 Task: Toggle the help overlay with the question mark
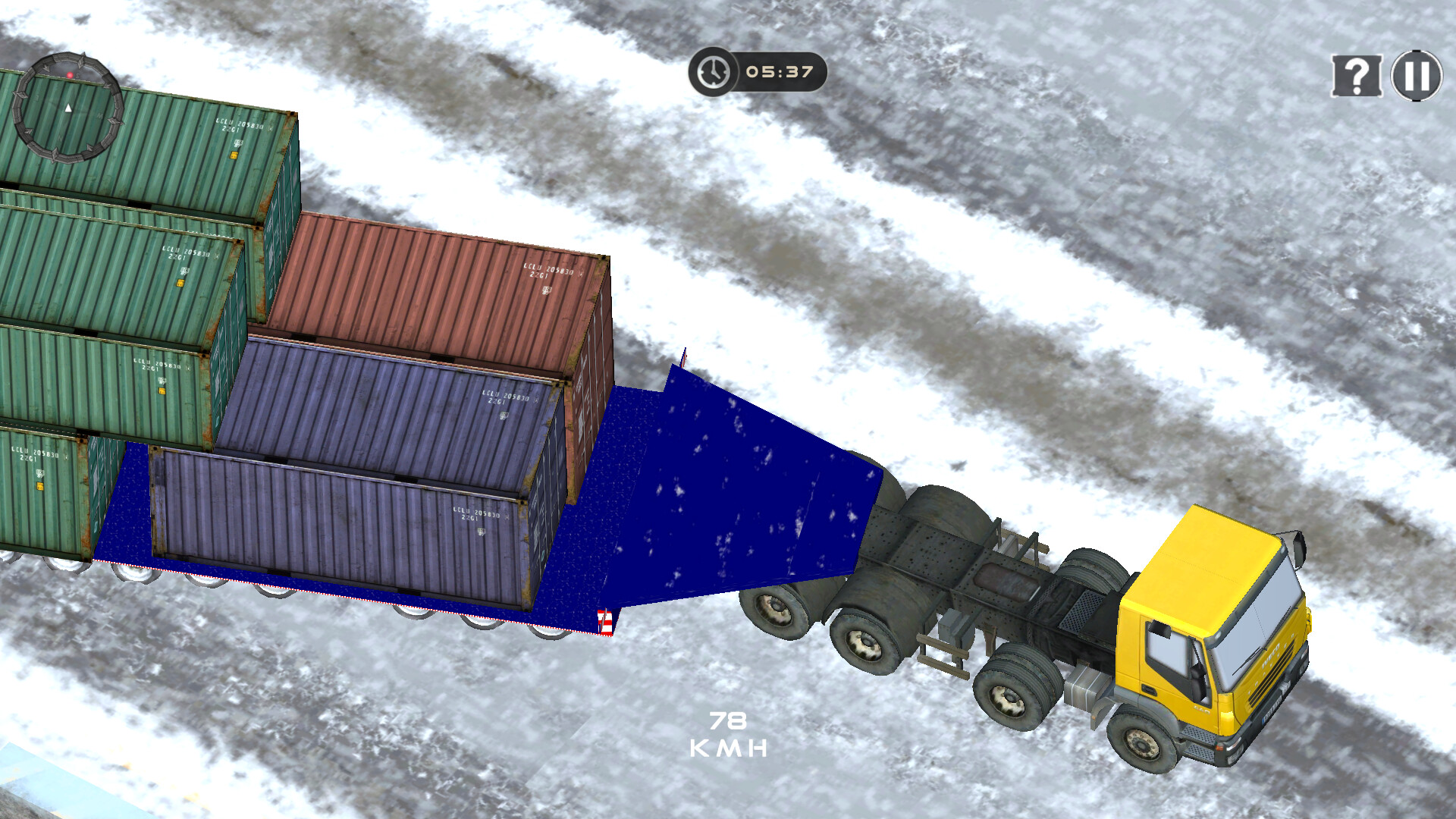(x=1357, y=76)
